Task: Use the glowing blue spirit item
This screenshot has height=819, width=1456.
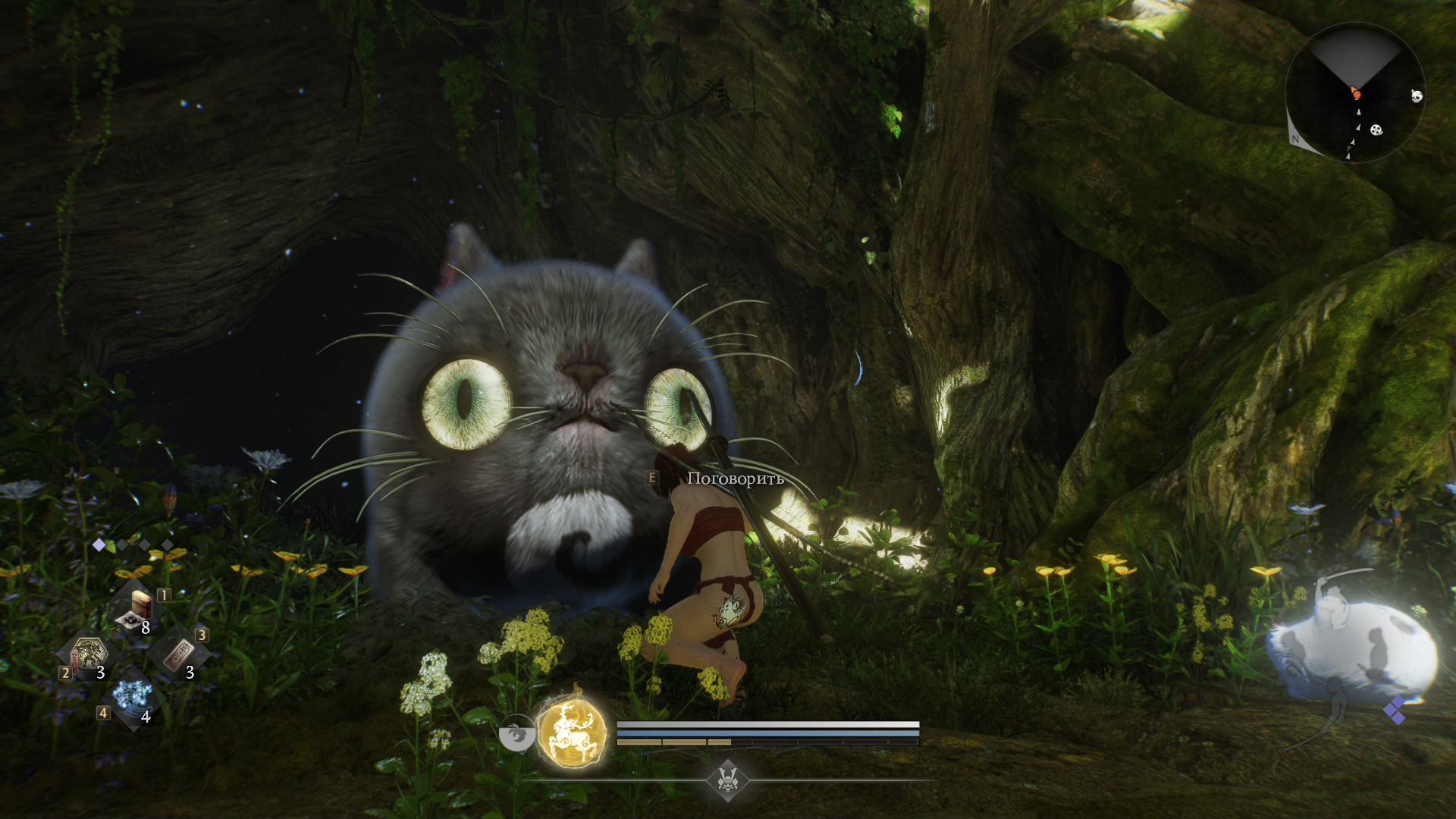Action: tap(133, 695)
